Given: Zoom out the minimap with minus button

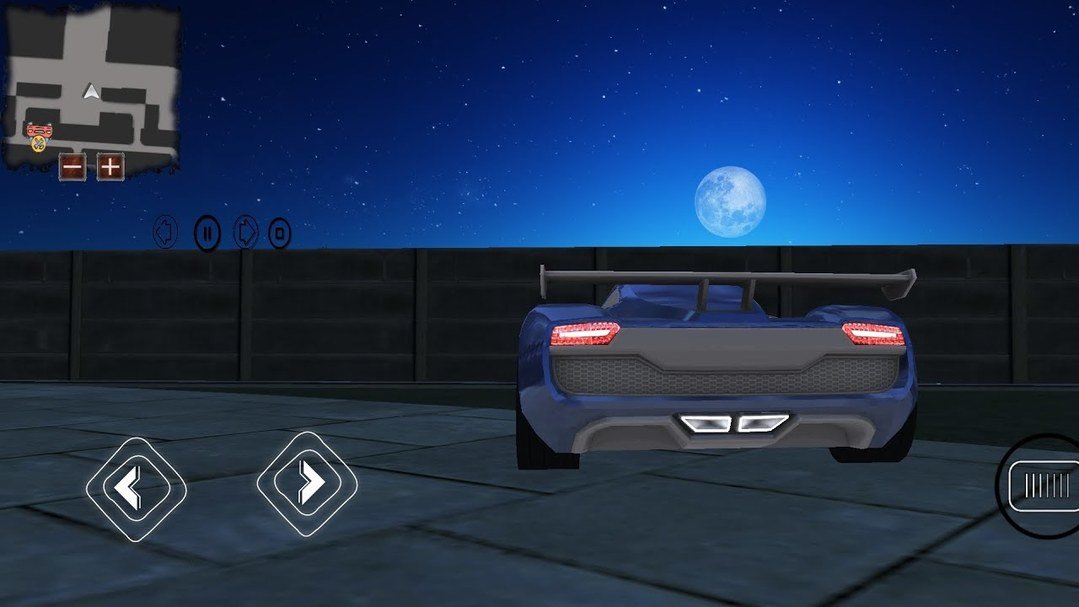Looking at the screenshot, I should click(x=72, y=166).
